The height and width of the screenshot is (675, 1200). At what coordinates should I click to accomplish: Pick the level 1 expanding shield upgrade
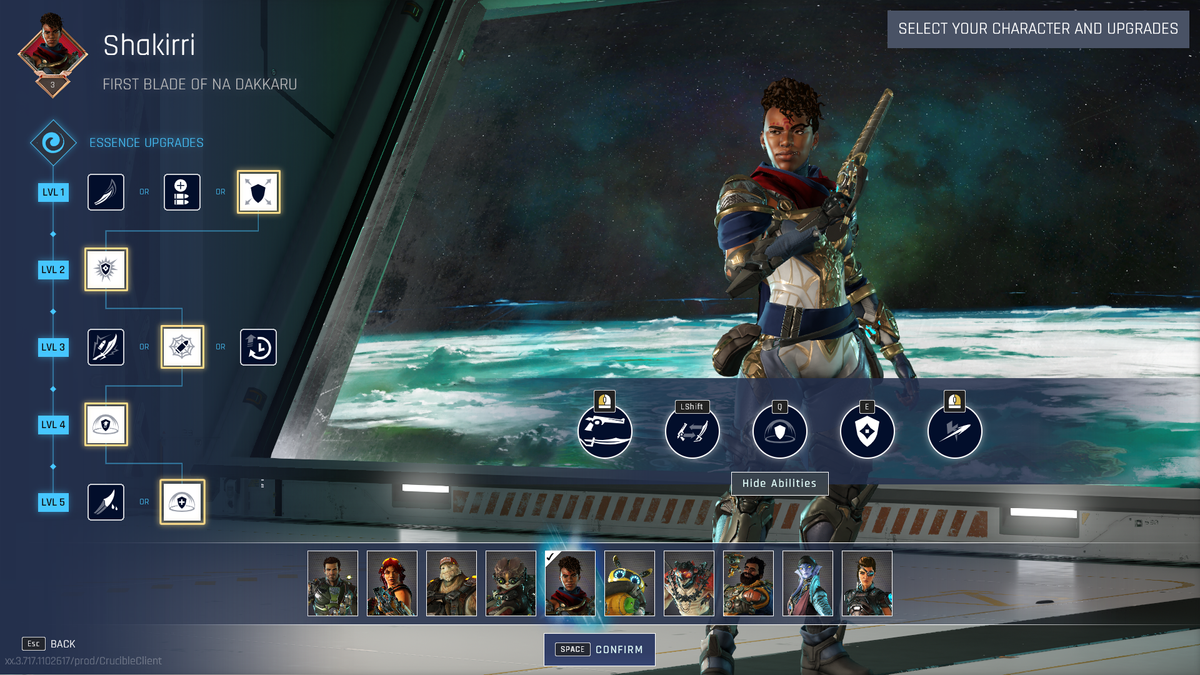click(258, 192)
